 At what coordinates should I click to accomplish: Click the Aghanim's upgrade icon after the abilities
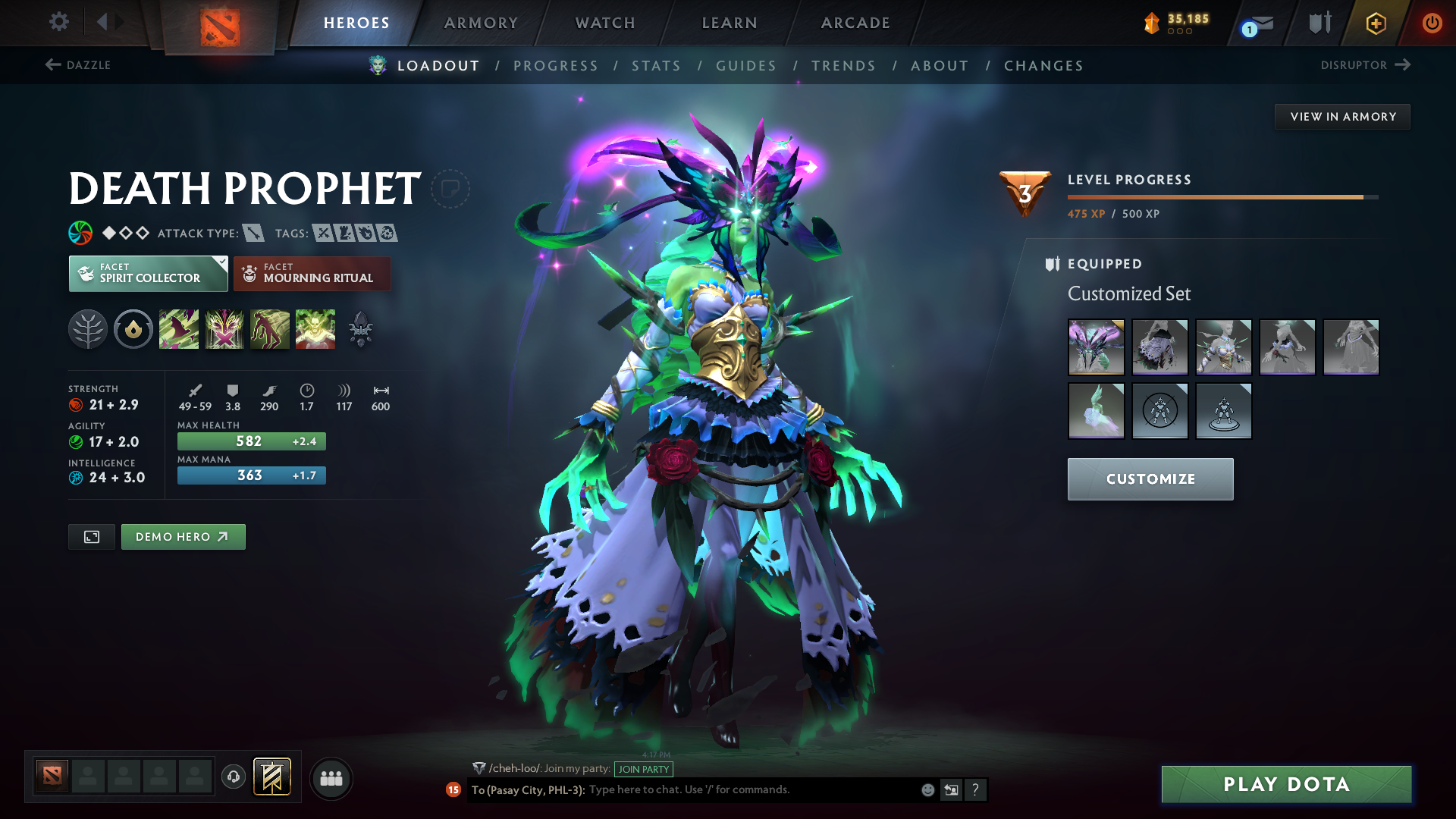pyautogui.click(x=361, y=328)
